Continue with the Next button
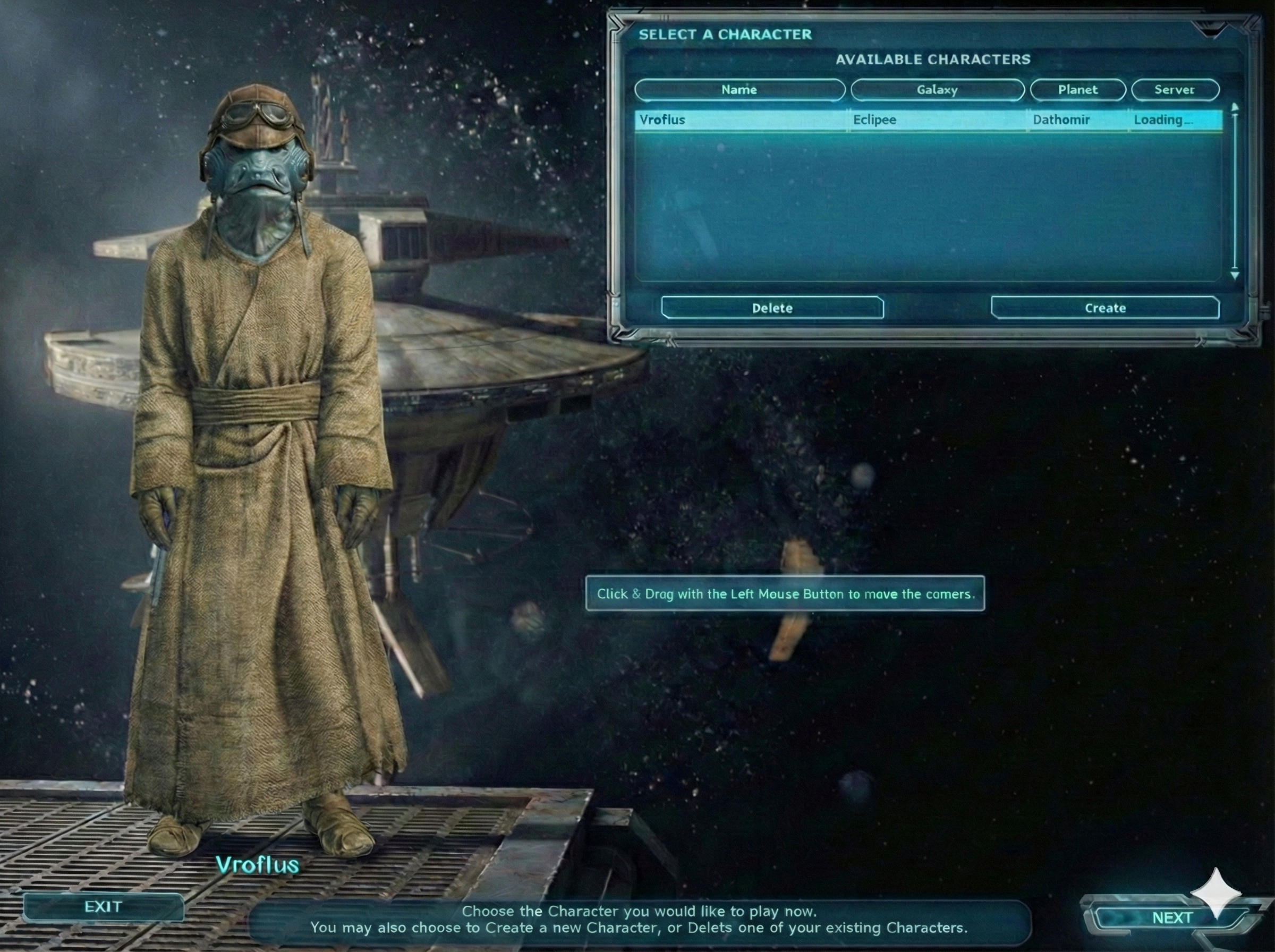The width and height of the screenshot is (1275, 952). pyautogui.click(x=1172, y=917)
